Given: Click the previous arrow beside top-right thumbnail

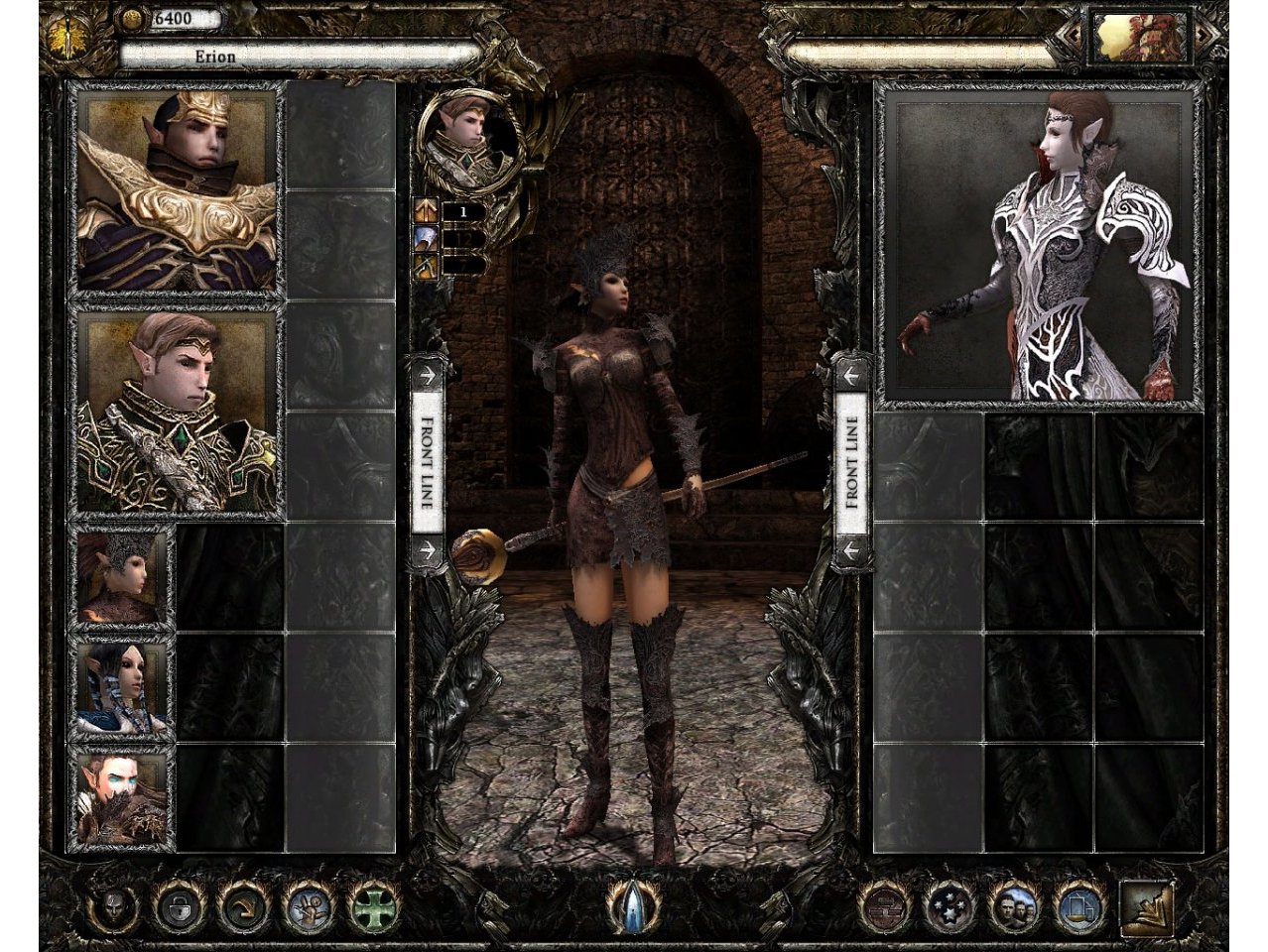Looking at the screenshot, I should [x=1072, y=35].
